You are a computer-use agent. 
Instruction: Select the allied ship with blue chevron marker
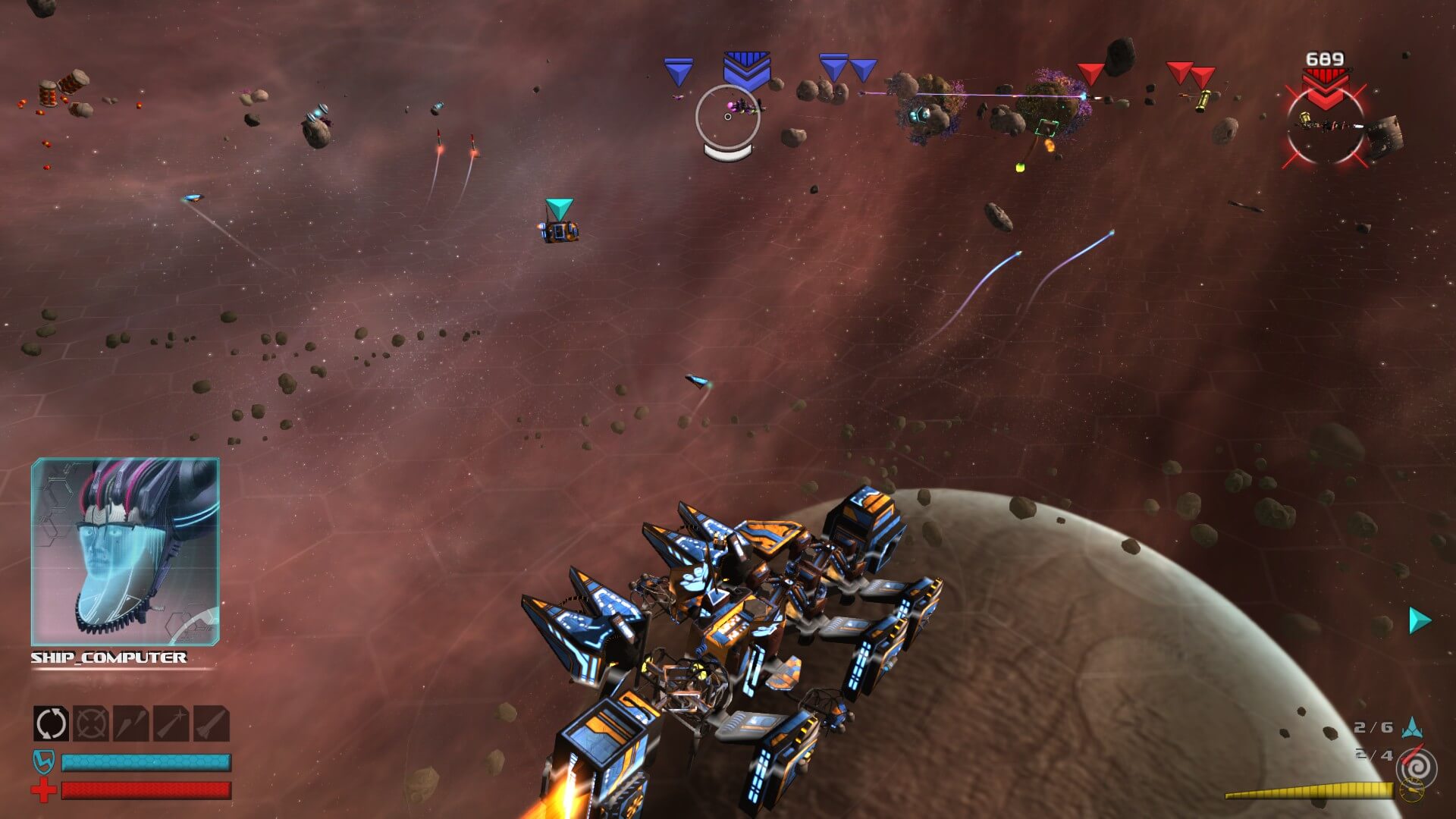click(743, 107)
